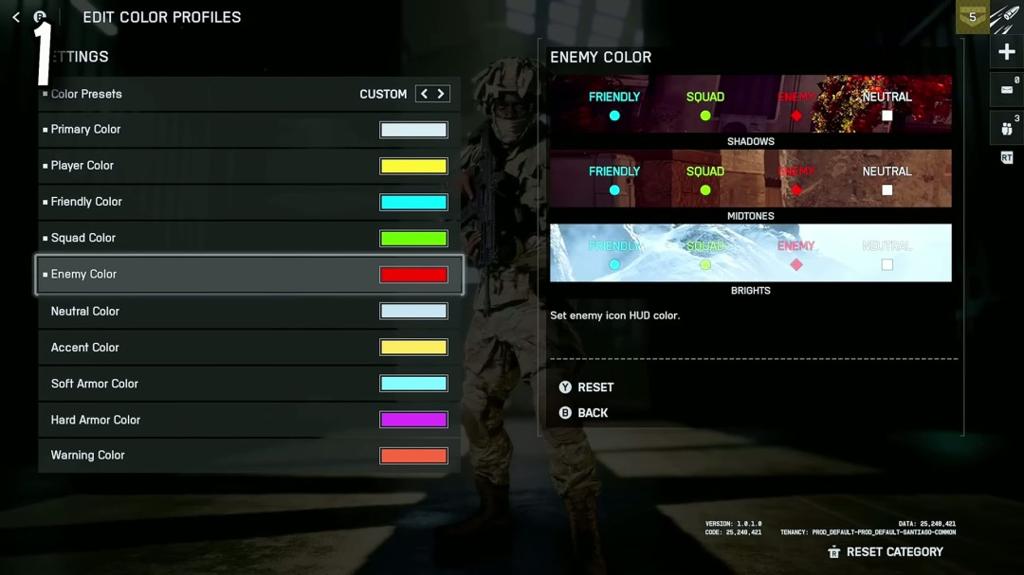Switch to the previous color preset
The width and height of the screenshot is (1024, 575).
[x=424, y=94]
